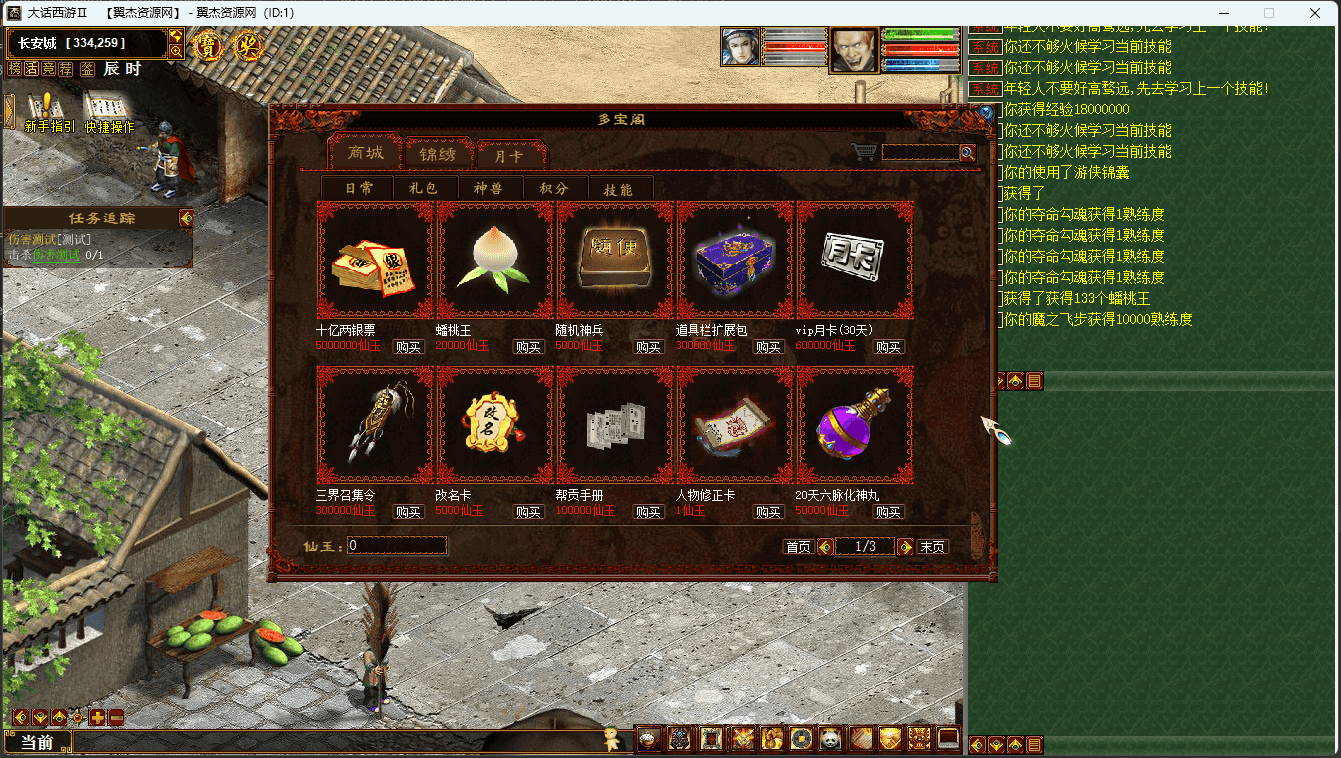1341x758 pixels.
Task: Go to the 末页 last page
Action: pyautogui.click(x=932, y=547)
